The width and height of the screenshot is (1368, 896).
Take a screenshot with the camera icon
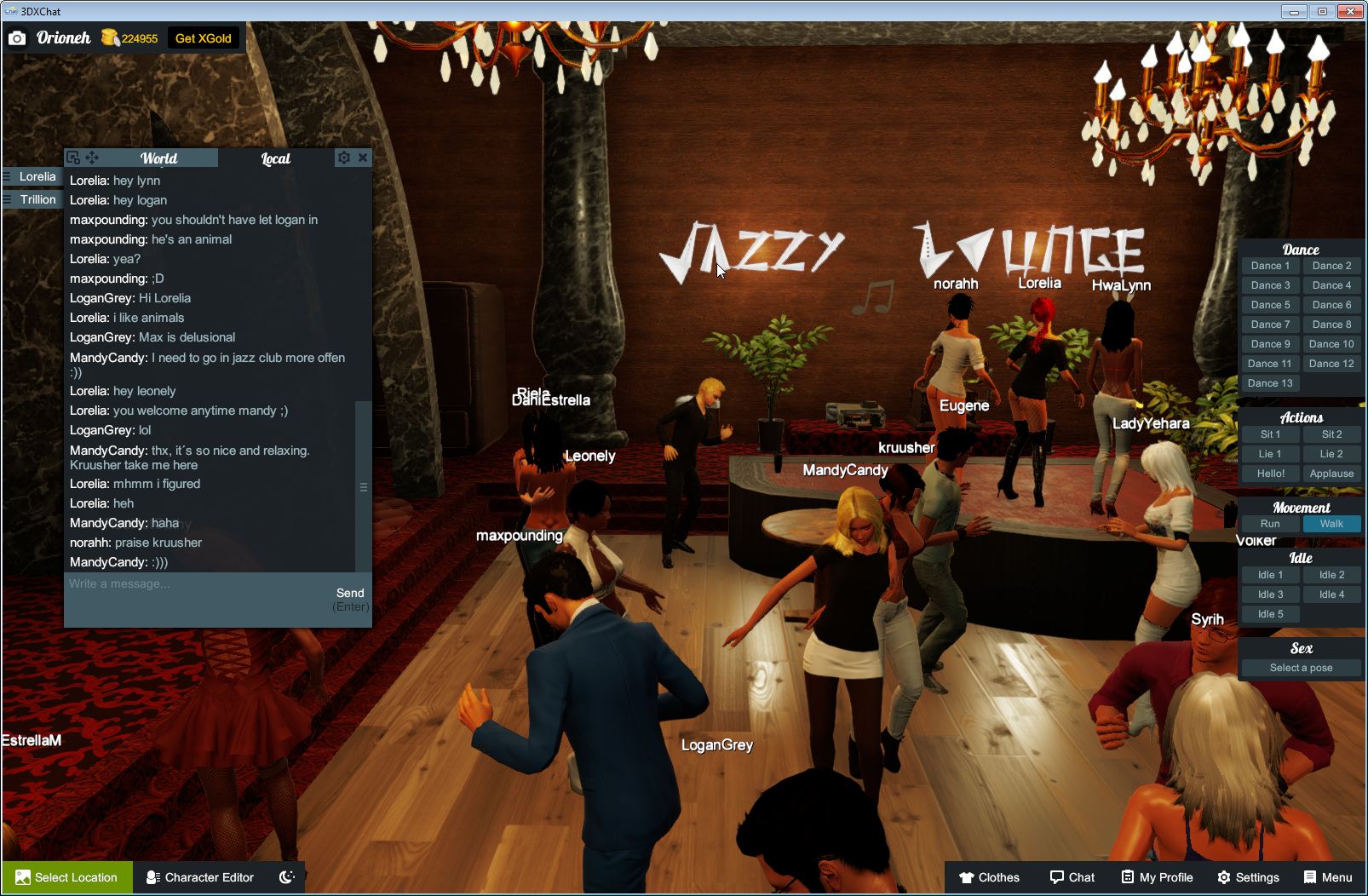tap(17, 37)
